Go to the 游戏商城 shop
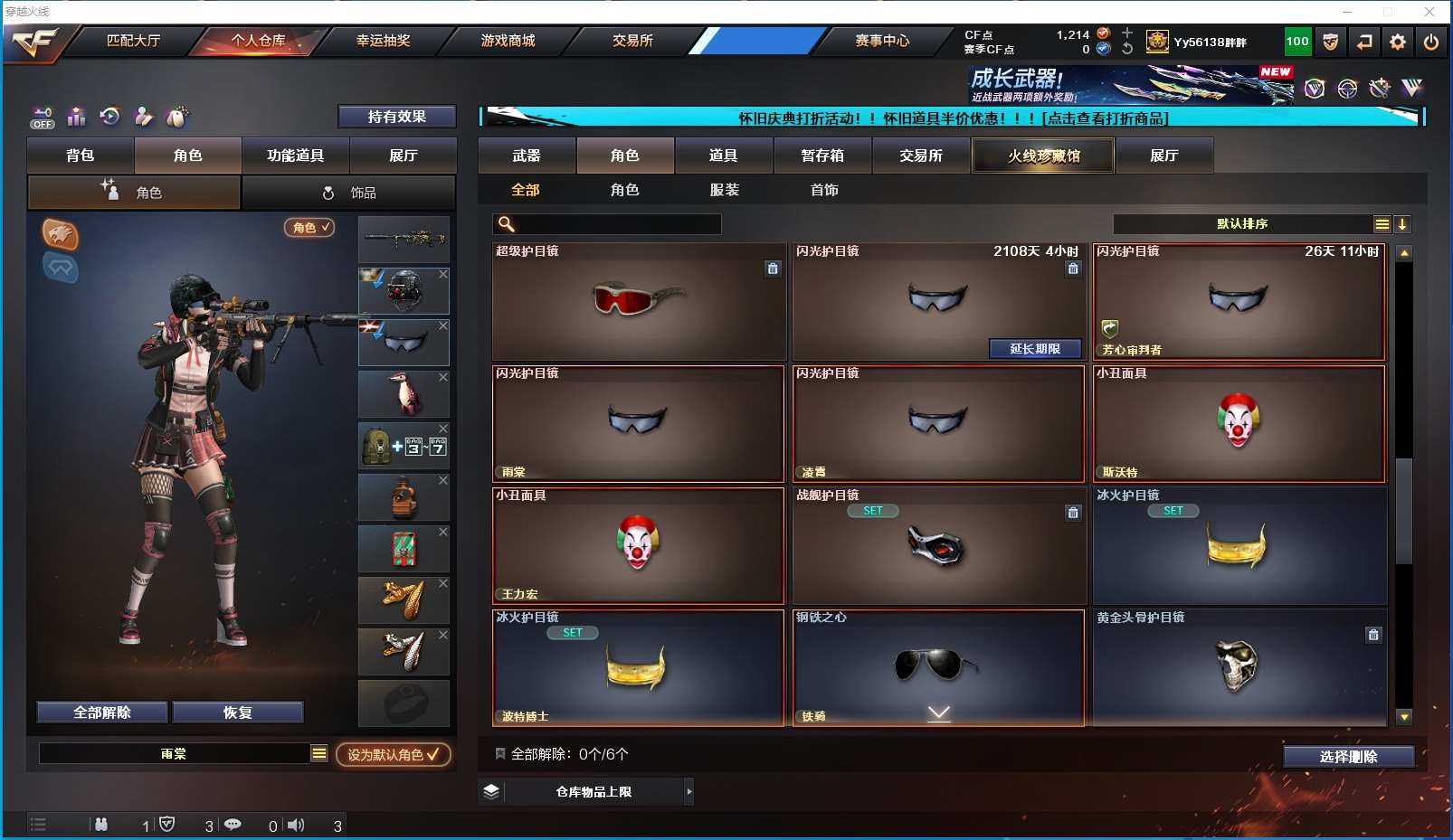1453x840 pixels. point(508,41)
